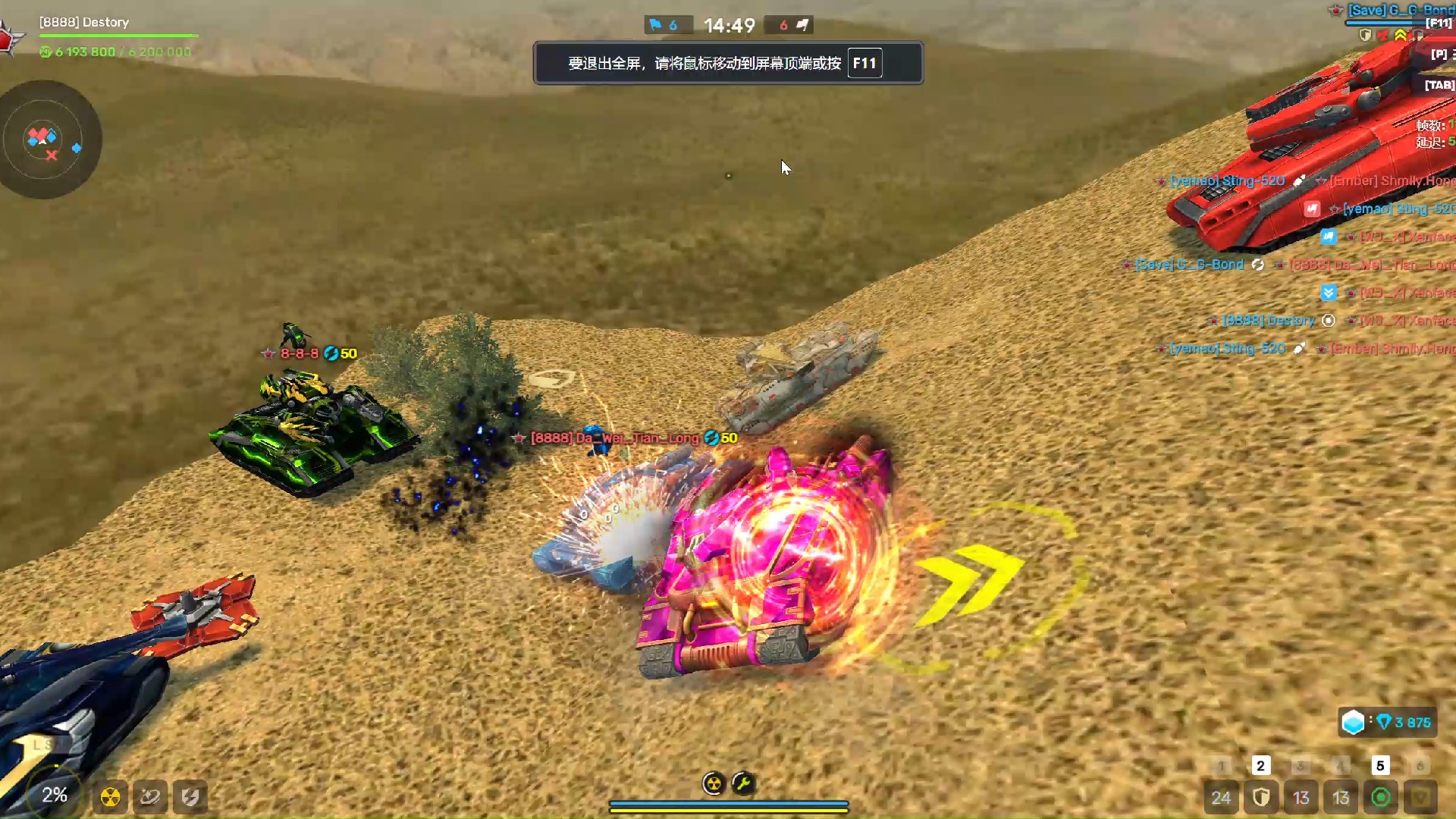Click the dimmed gold supply slot six
The height and width of the screenshot is (819, 1456).
1420,797
